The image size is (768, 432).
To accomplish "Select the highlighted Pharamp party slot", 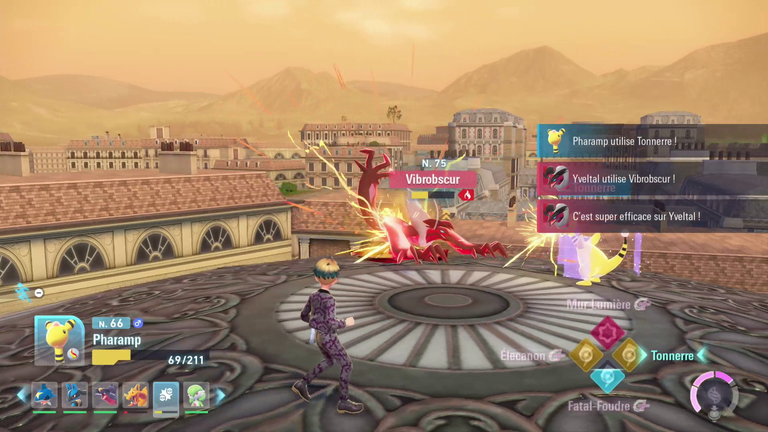I will tap(166, 396).
